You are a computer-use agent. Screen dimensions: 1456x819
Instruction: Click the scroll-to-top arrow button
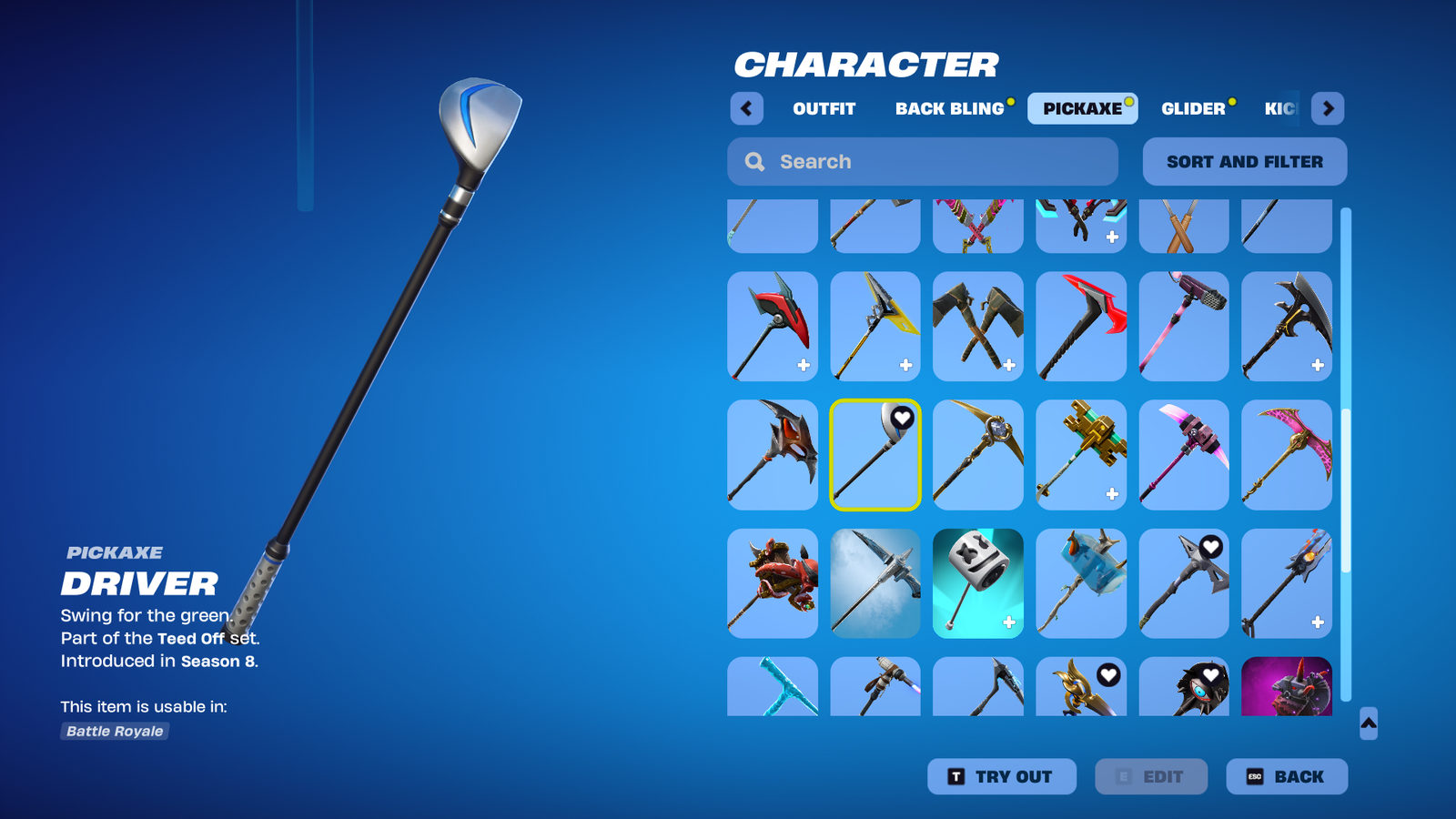point(1368,723)
